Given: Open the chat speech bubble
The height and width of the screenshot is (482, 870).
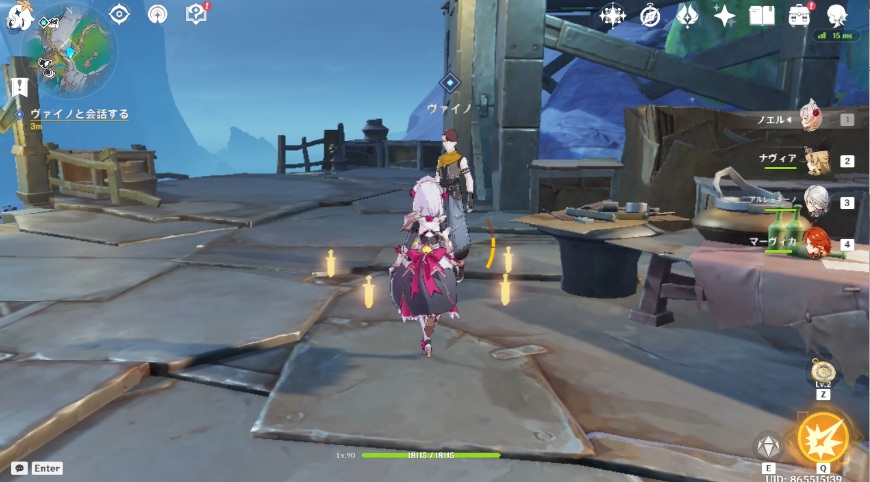Looking at the screenshot, I should (19, 468).
